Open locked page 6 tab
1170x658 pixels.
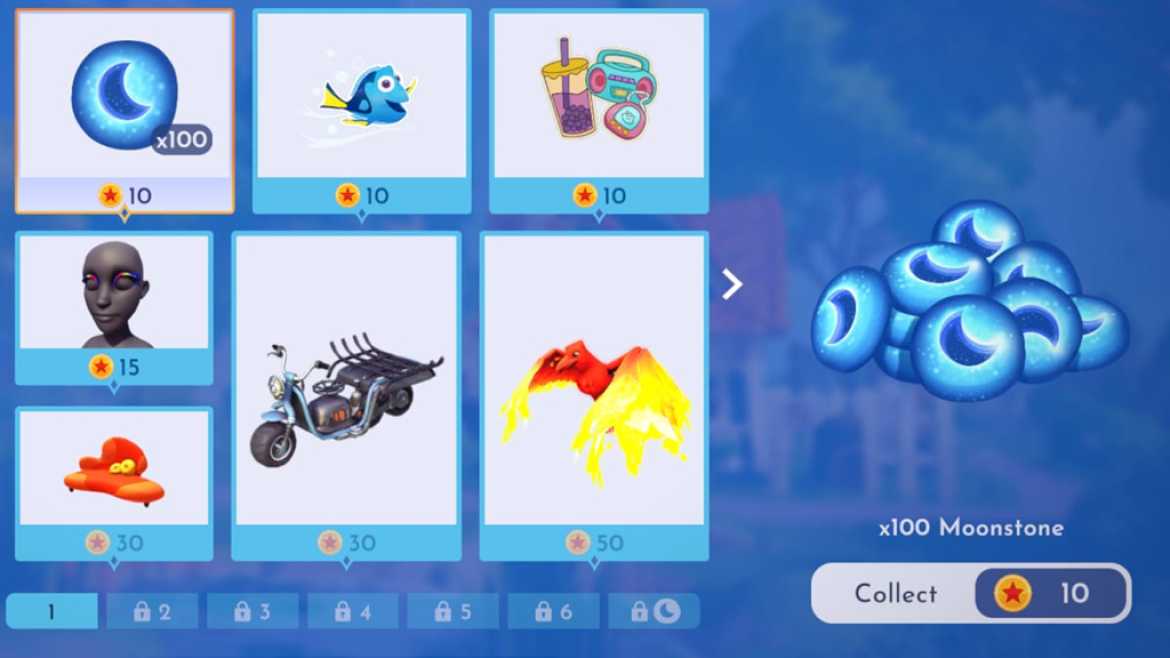pyautogui.click(x=553, y=611)
